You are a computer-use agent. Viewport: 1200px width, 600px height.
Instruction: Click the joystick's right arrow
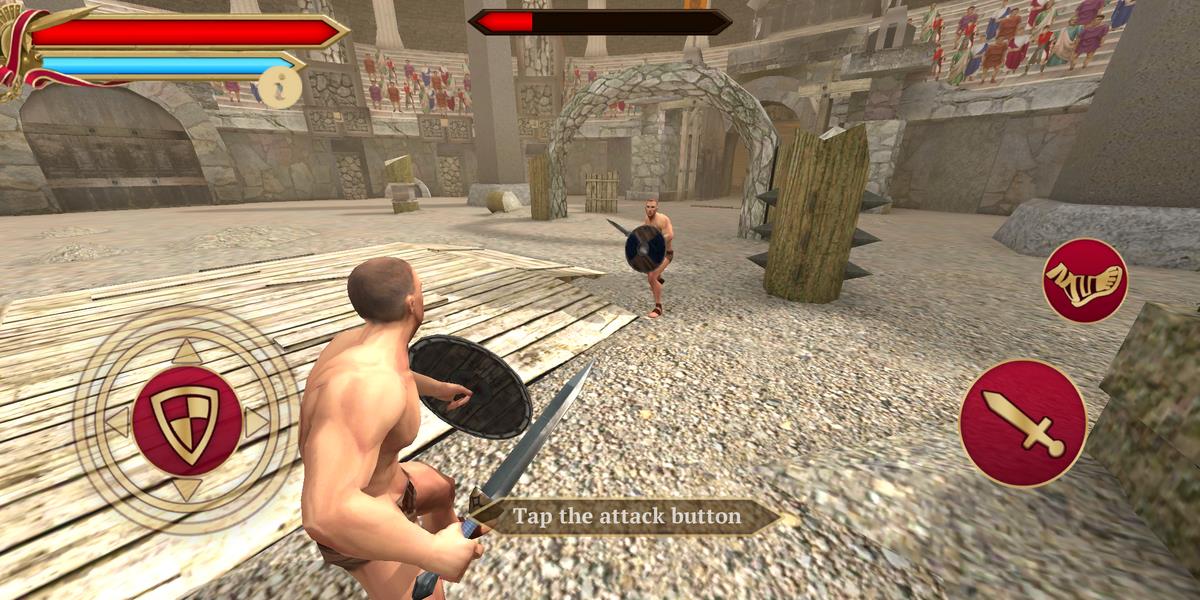256,421
